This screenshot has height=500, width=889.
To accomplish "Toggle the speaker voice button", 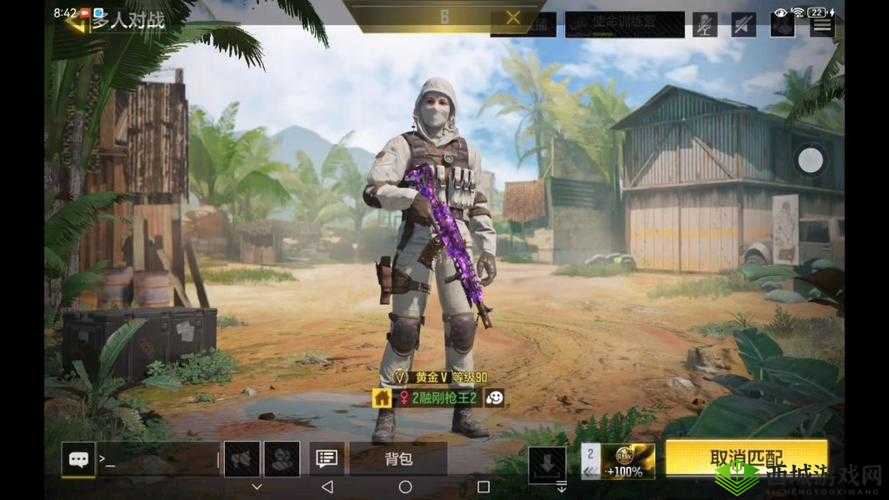I will [x=241, y=459].
